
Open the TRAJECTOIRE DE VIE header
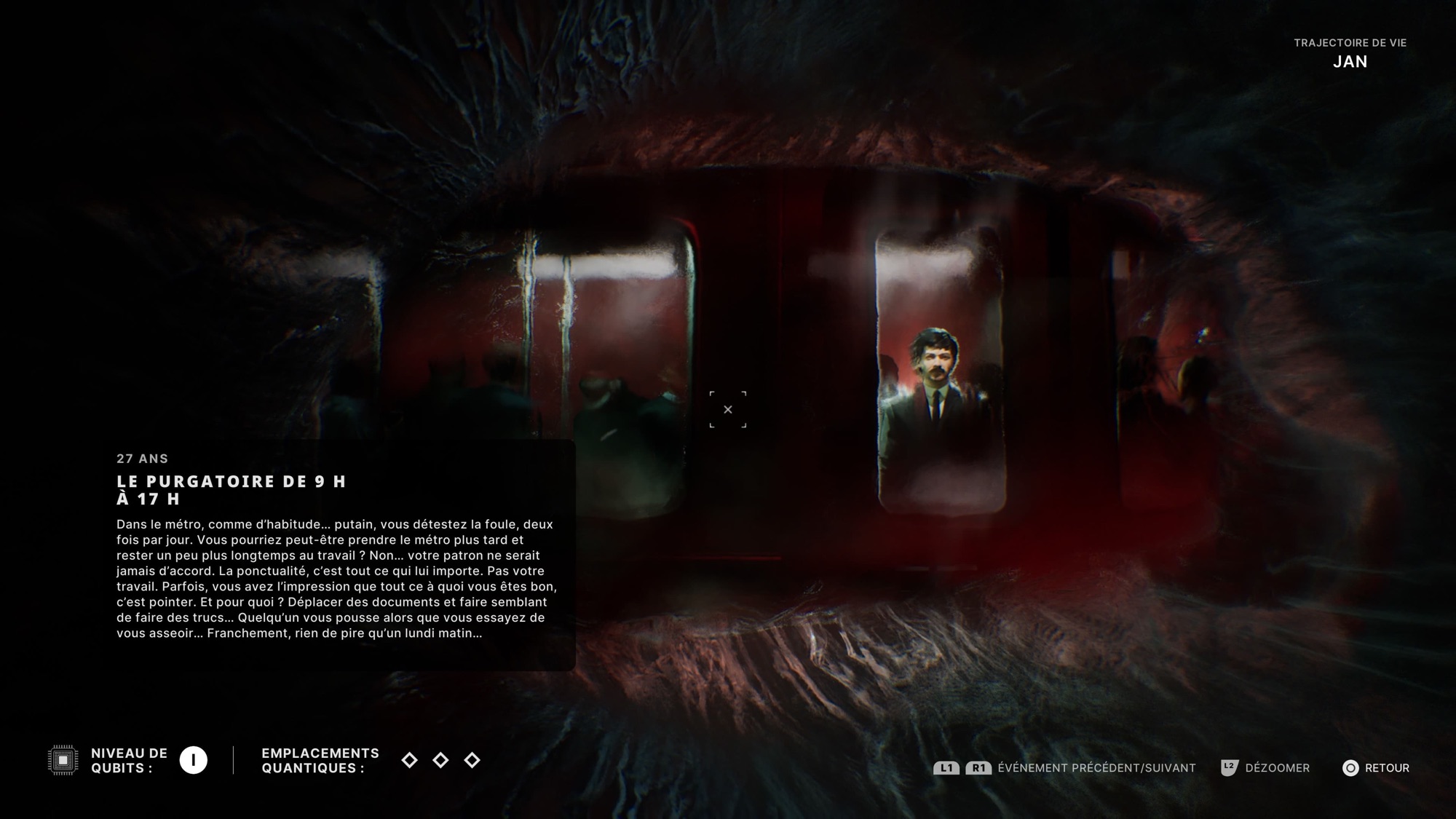pyautogui.click(x=1350, y=44)
